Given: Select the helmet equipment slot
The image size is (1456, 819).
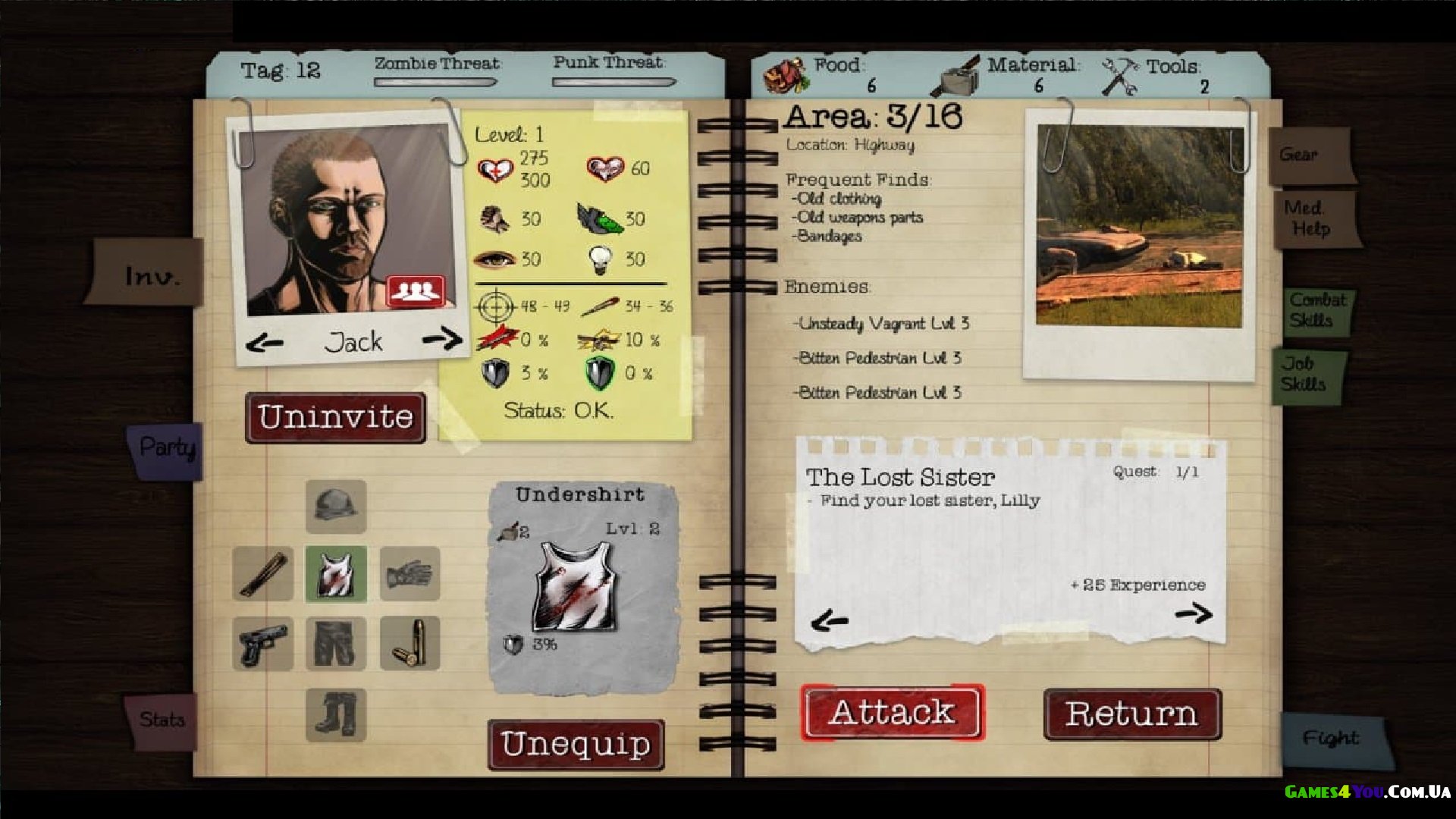Looking at the screenshot, I should [336, 506].
